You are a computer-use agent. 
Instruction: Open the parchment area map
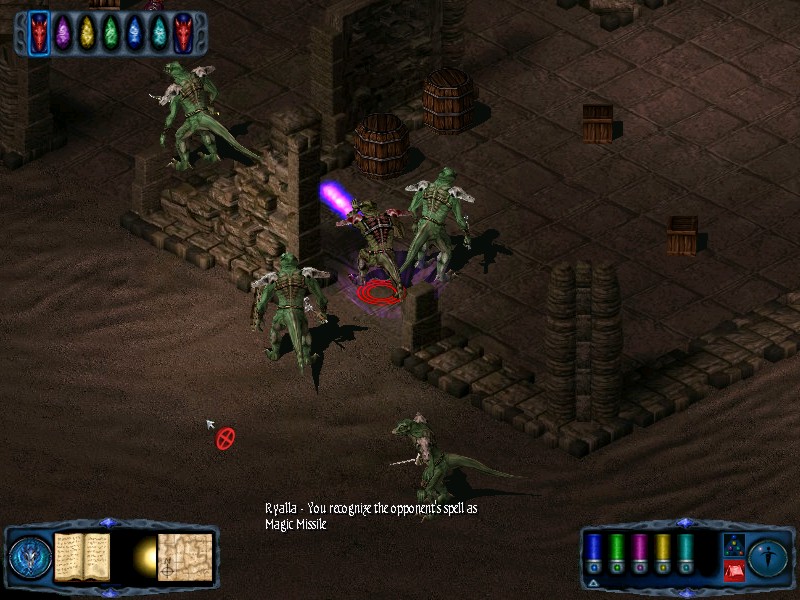point(184,556)
